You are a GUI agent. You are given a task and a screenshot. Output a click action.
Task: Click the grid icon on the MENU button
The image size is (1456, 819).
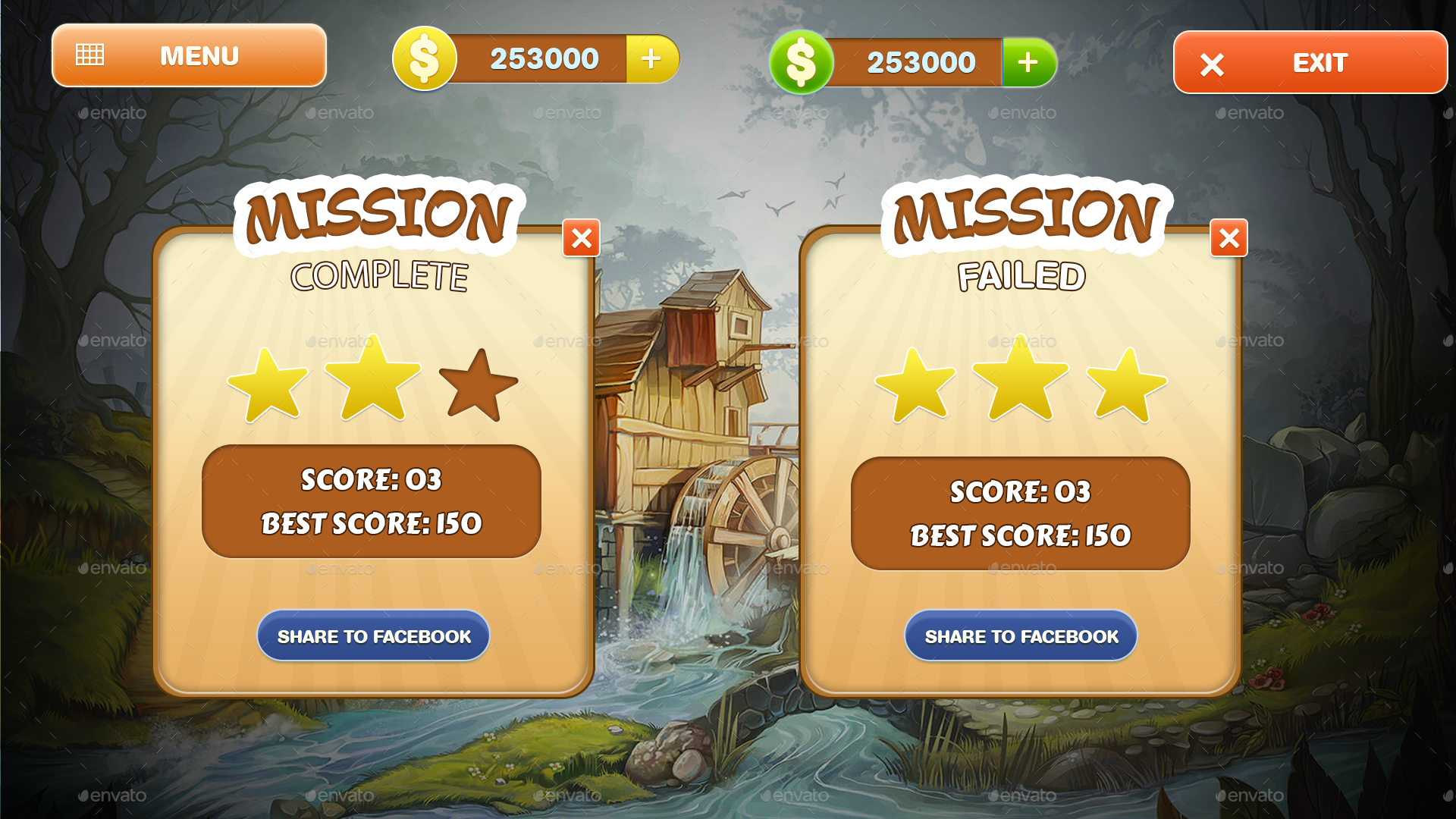[90, 53]
